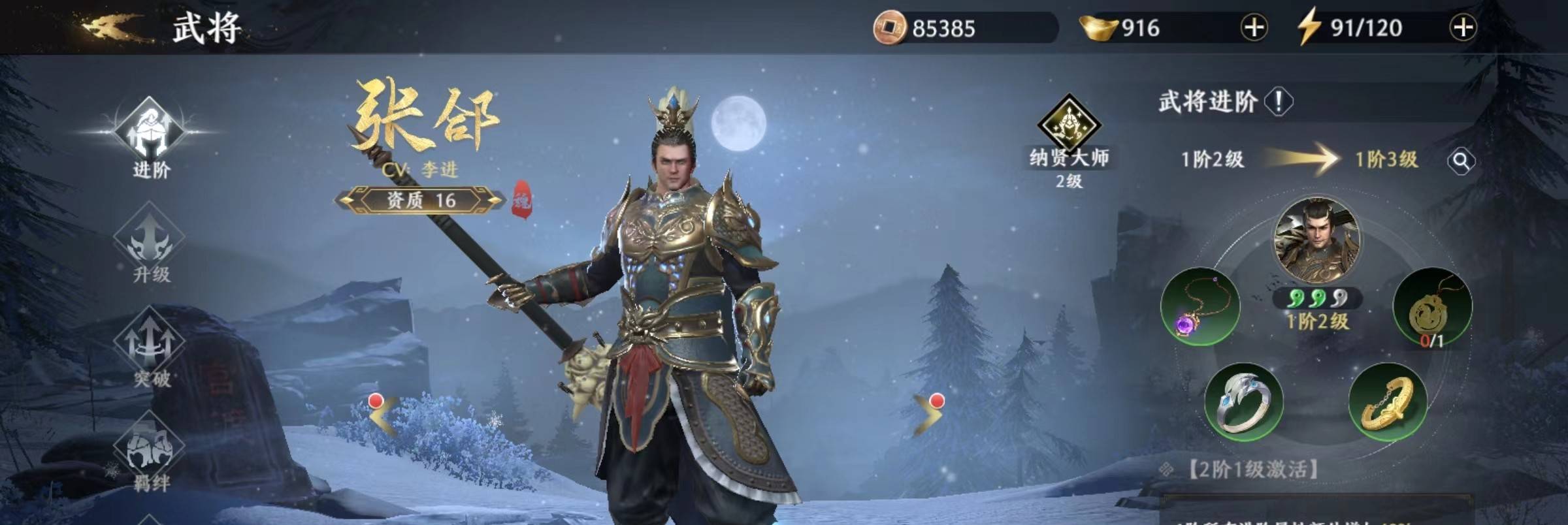Choose the silver ring material slot
The height and width of the screenshot is (525, 1568).
point(1243,402)
